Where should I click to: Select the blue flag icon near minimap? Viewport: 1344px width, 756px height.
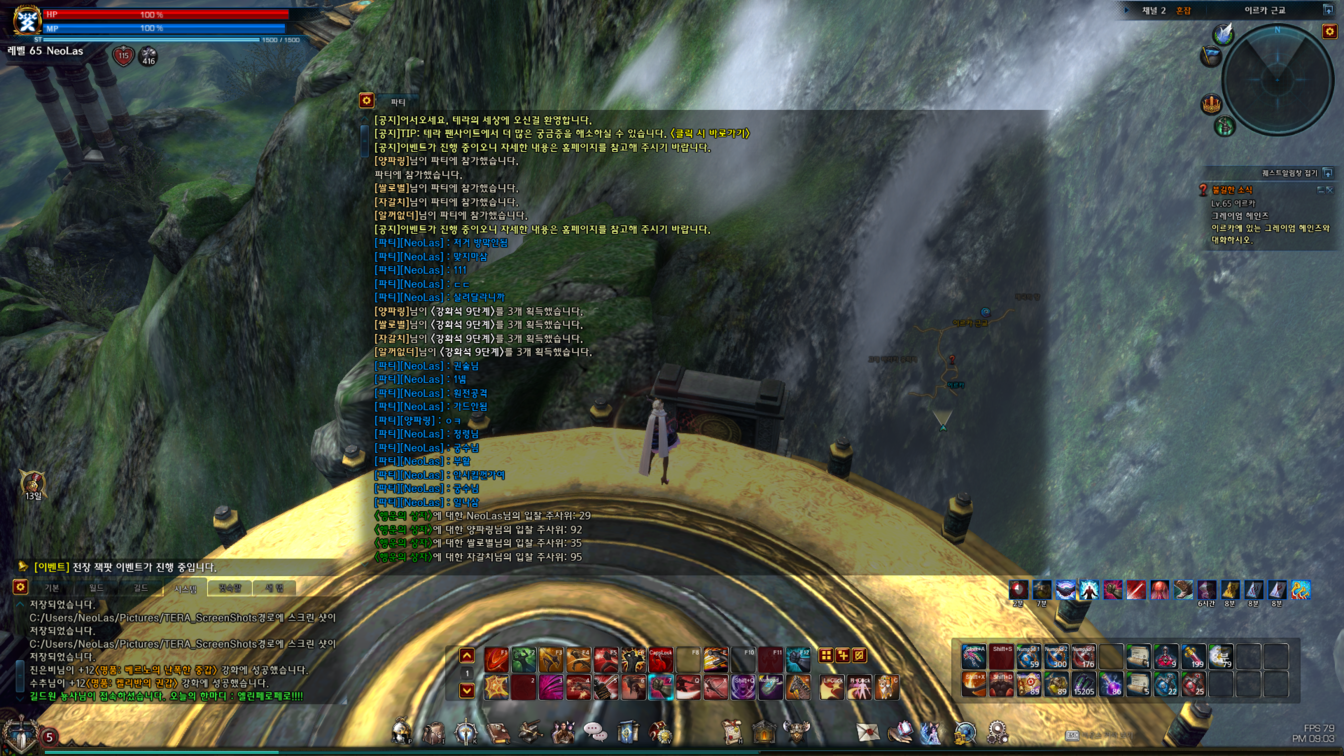point(1211,57)
